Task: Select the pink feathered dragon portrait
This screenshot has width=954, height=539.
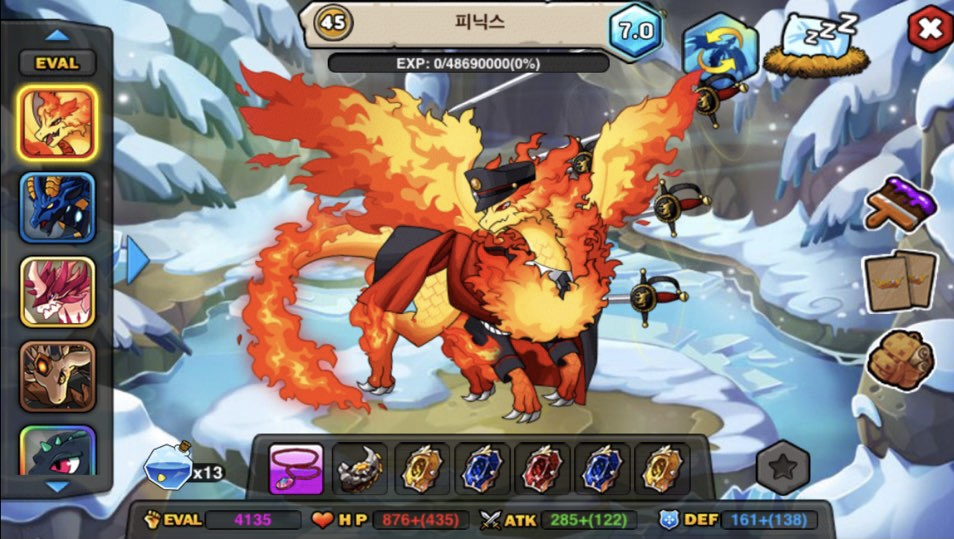Action: [x=57, y=292]
